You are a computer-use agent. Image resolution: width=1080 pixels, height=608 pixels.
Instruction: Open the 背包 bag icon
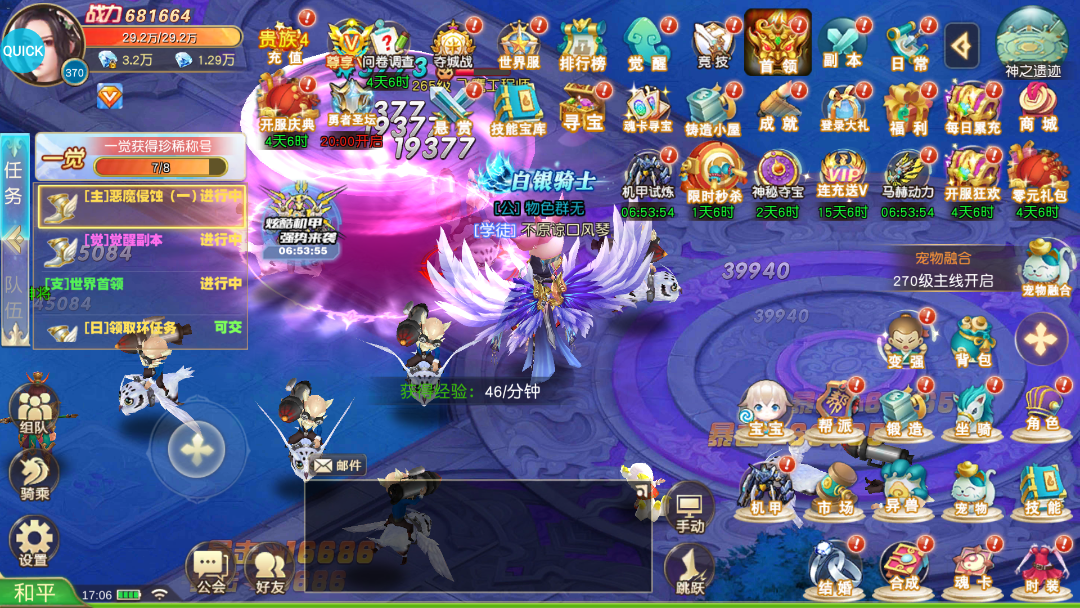[971, 341]
